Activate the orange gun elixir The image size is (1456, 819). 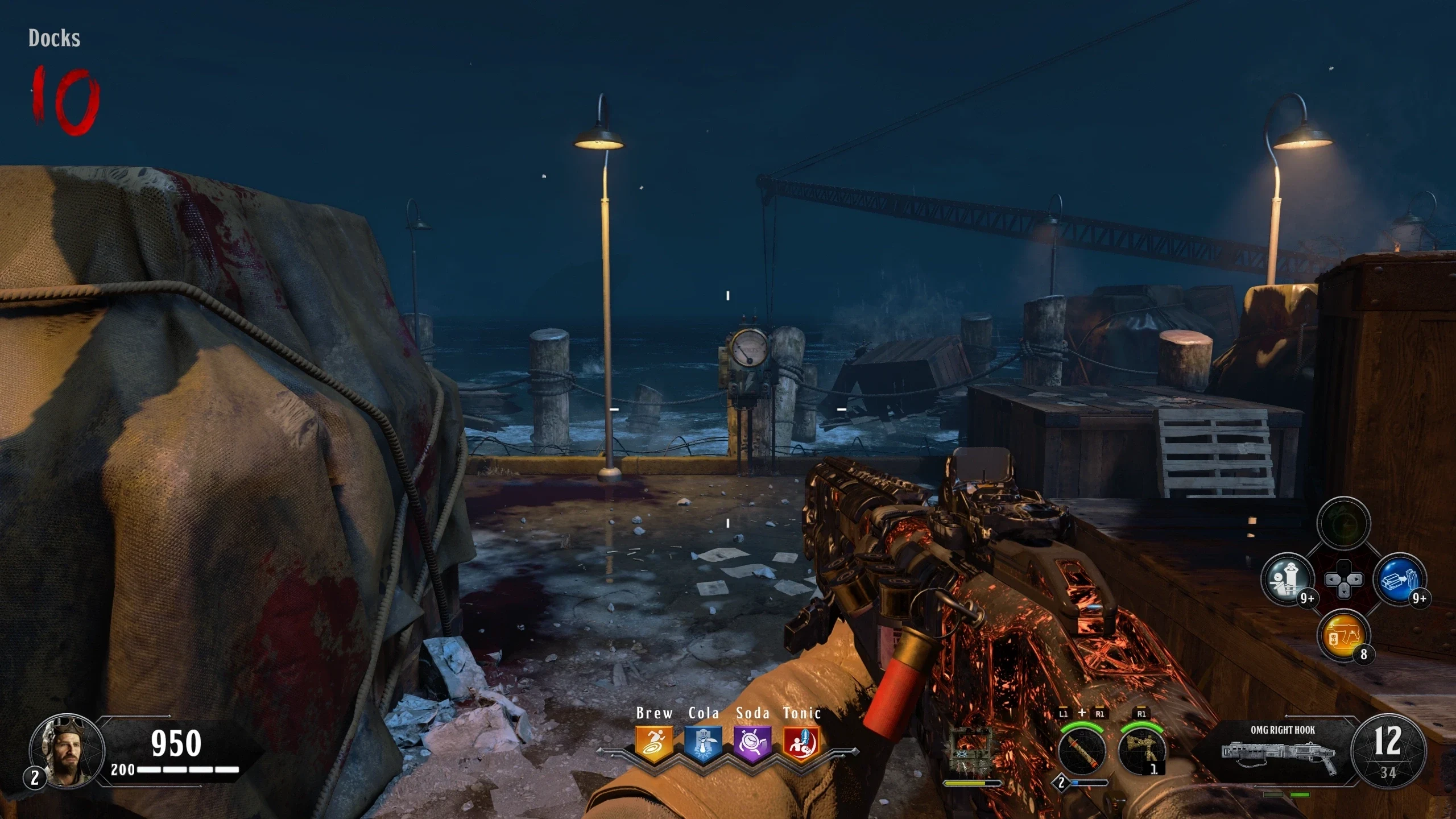[1343, 635]
